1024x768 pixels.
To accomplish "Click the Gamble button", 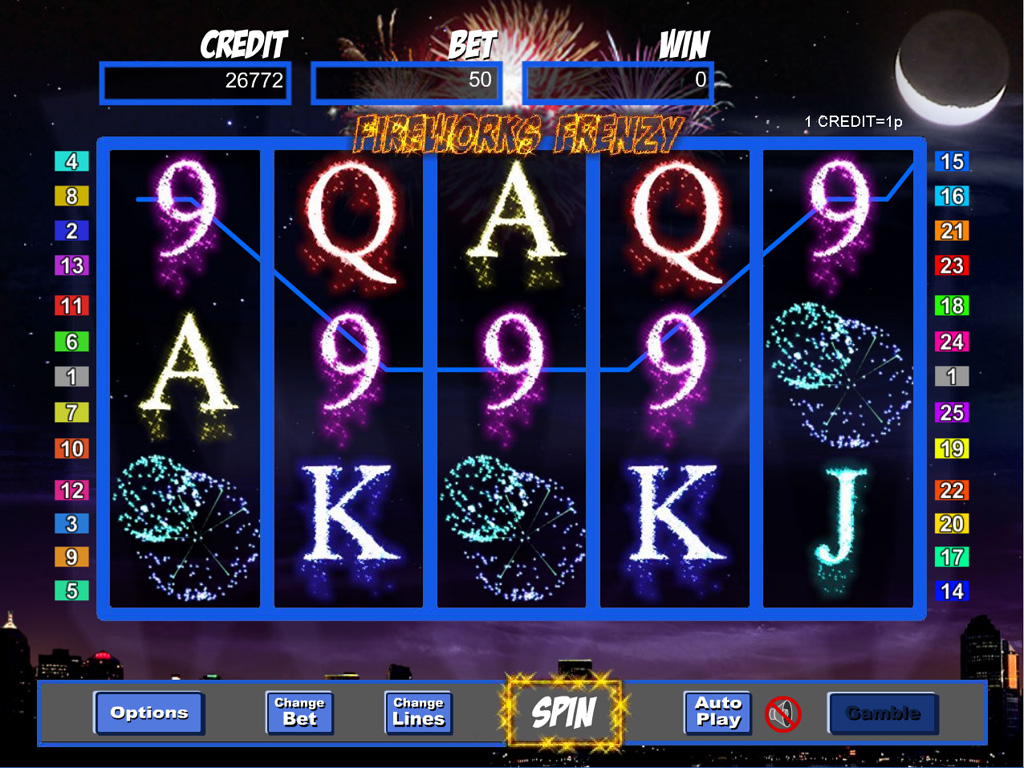I will (882, 713).
